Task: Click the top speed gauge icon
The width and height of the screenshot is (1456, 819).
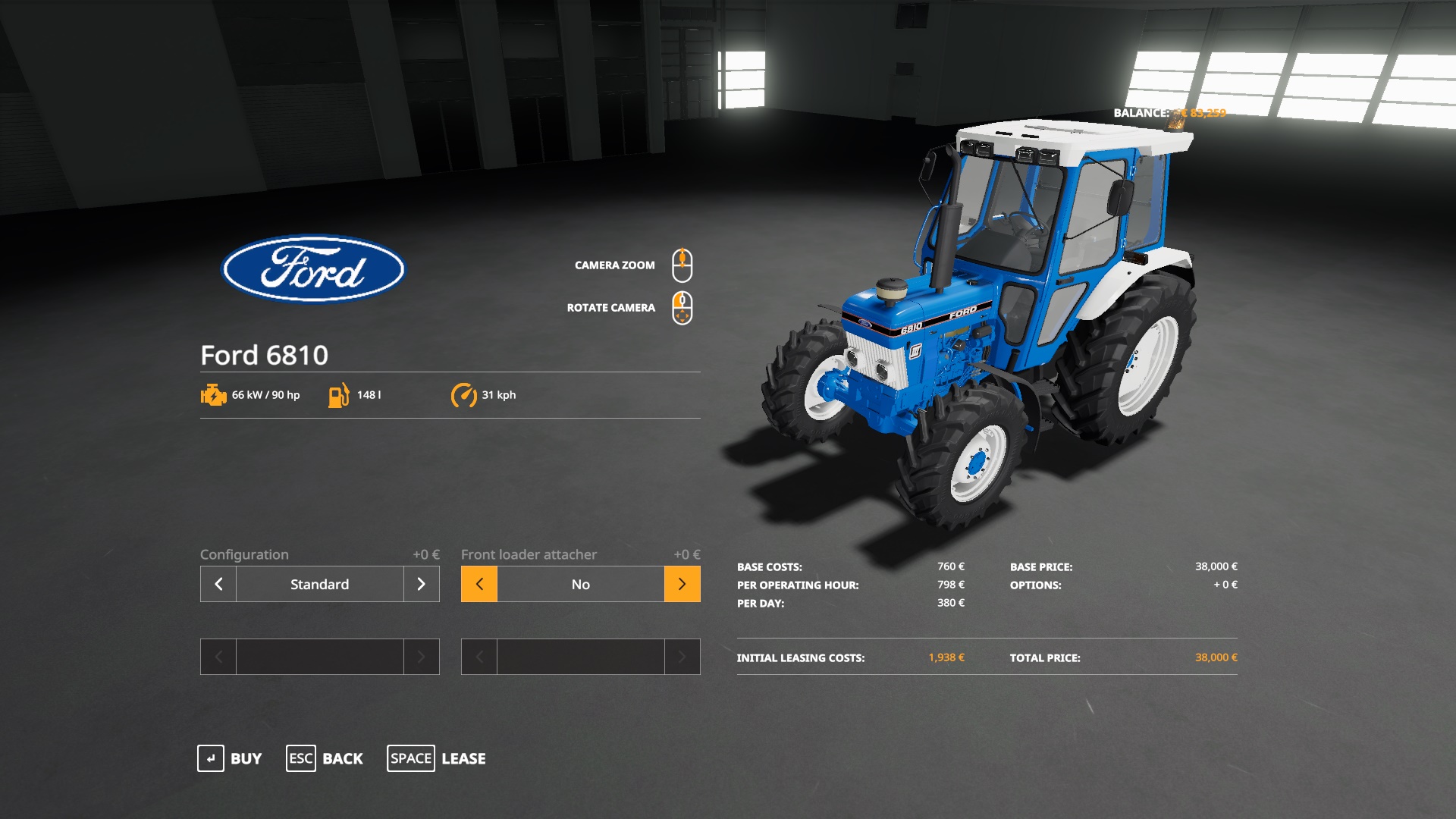Action: click(465, 394)
